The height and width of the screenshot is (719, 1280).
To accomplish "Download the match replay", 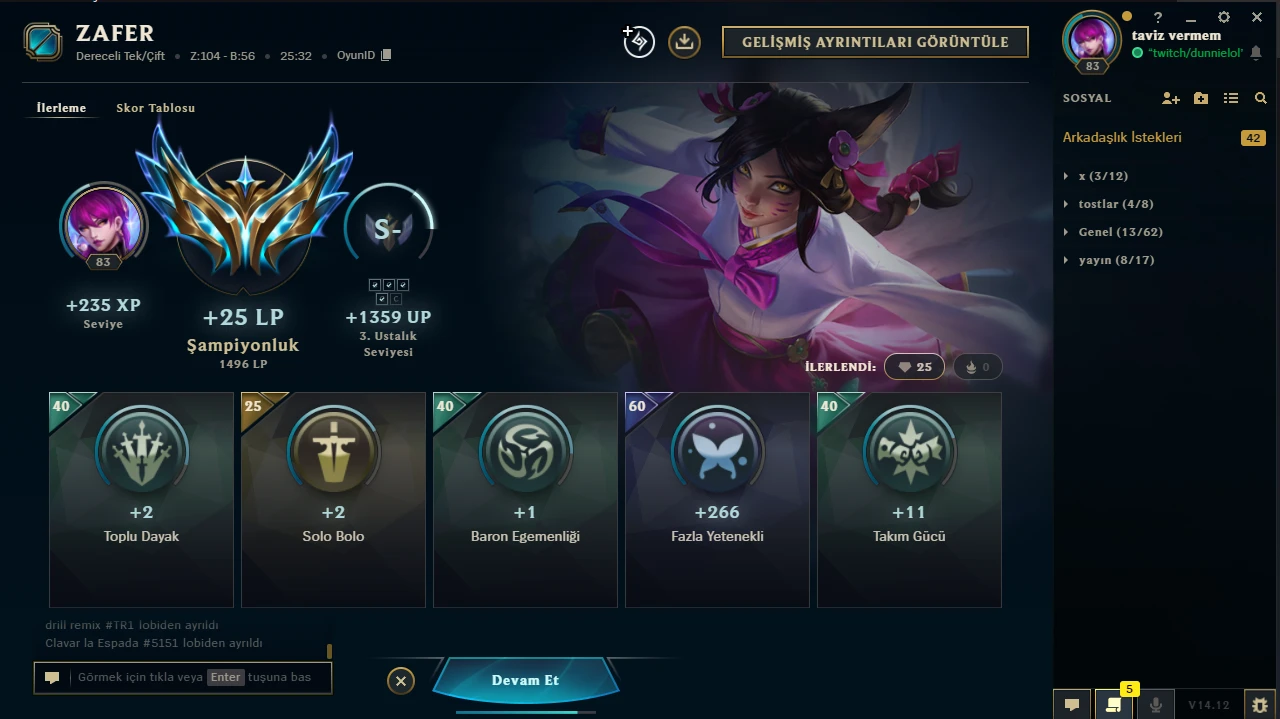I will 684,42.
